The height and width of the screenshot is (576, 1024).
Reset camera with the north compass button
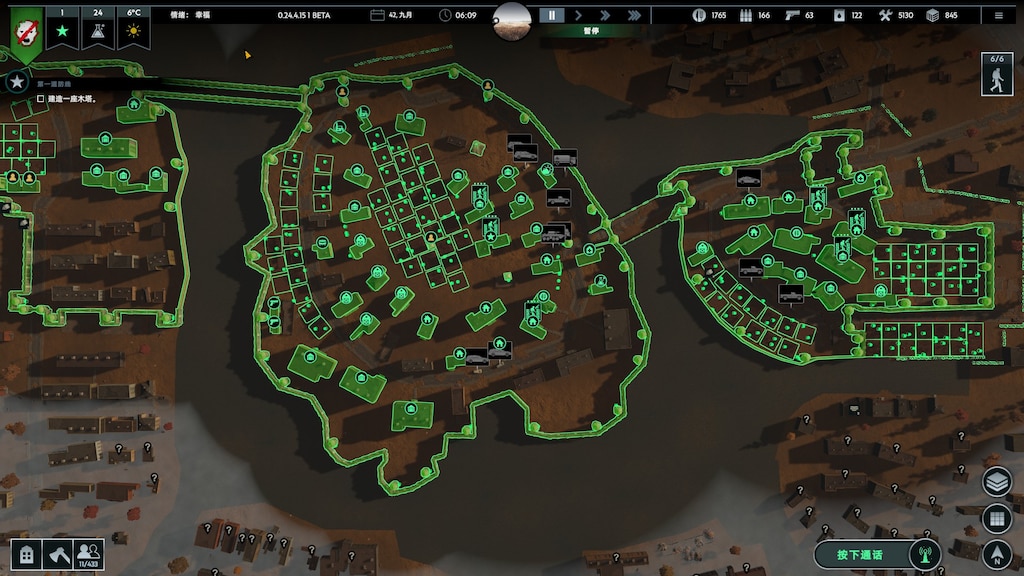[x=997, y=554]
